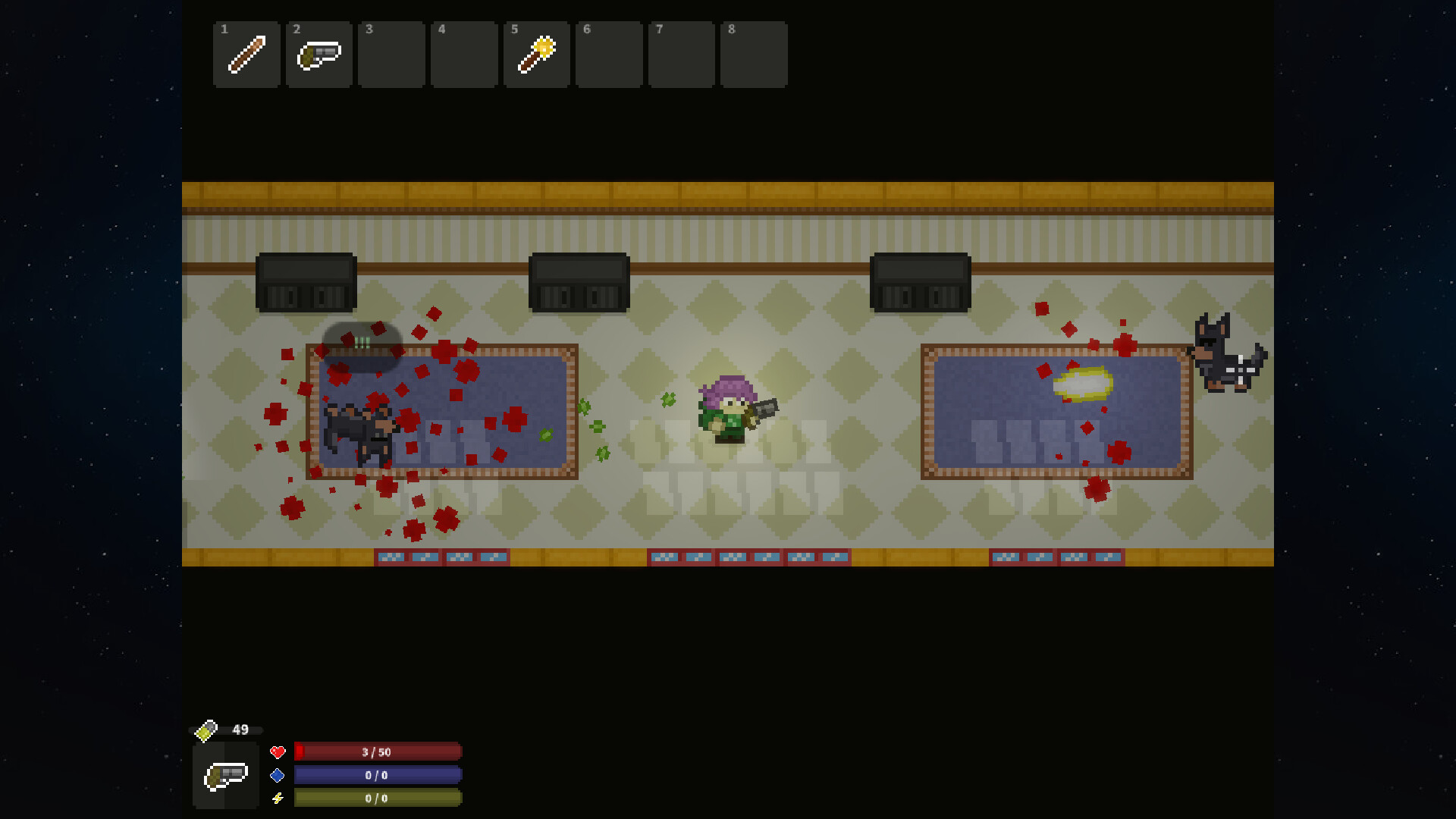Click the lightning bolt icon beside the stamina bar
The width and height of the screenshot is (1456, 819).
[x=278, y=799]
